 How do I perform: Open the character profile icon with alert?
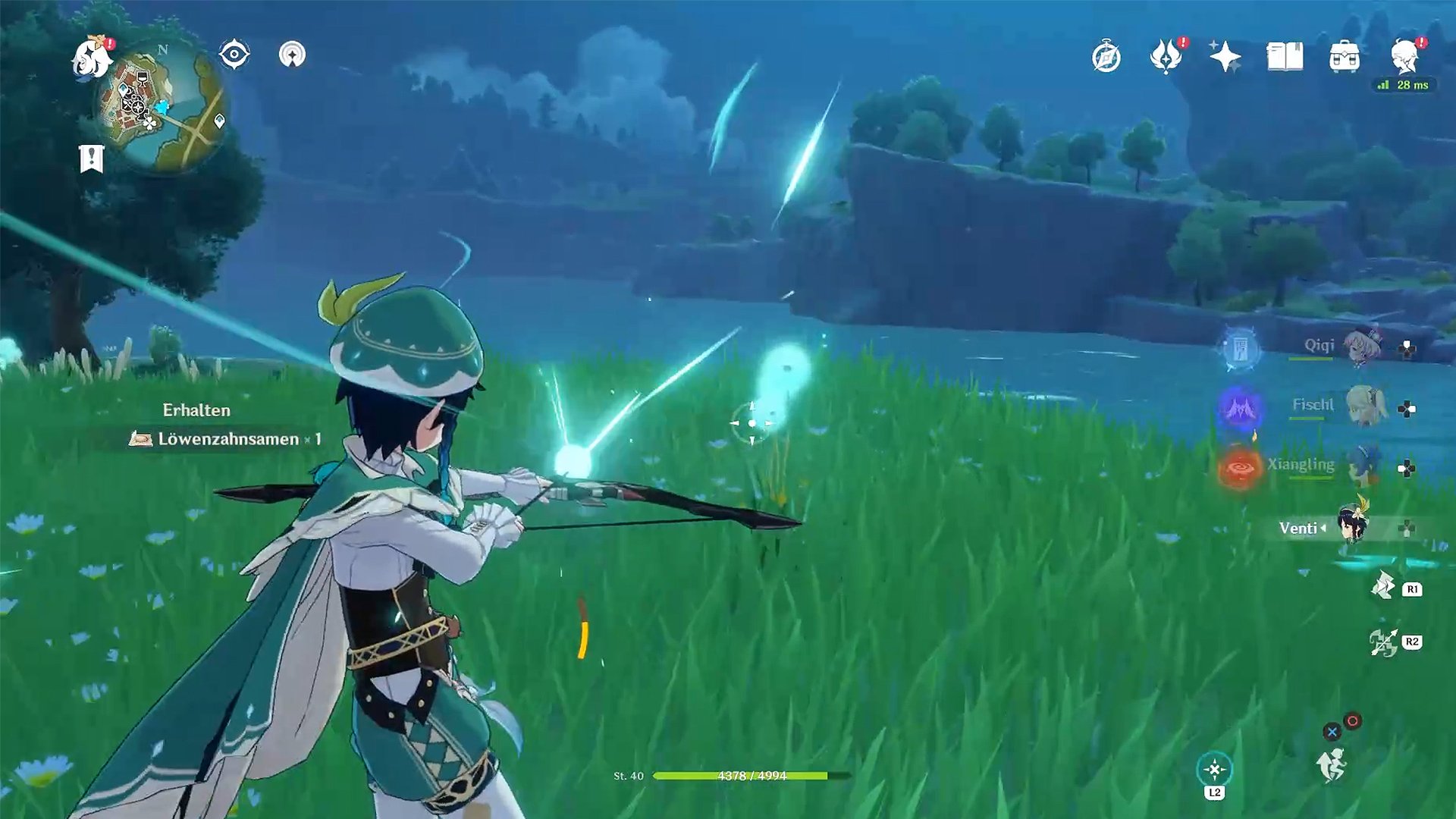pyautogui.click(x=1404, y=56)
